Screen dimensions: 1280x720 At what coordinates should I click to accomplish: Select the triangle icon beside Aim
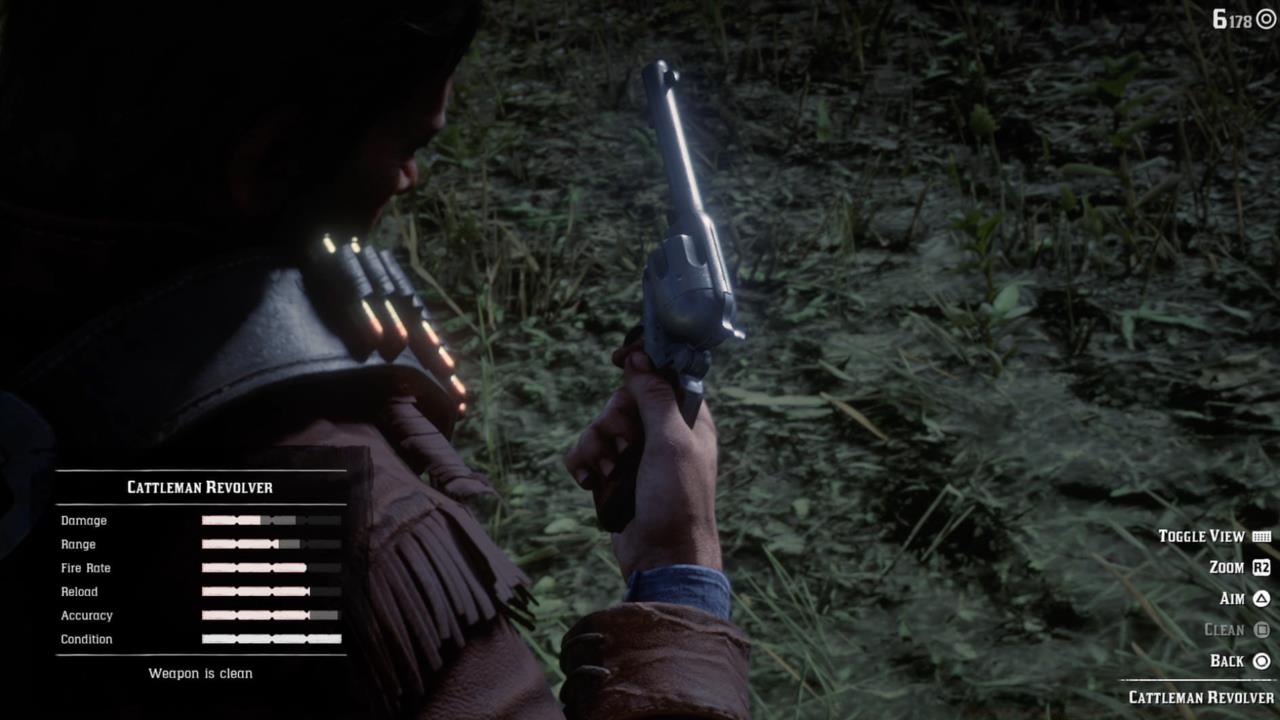(x=1259, y=598)
